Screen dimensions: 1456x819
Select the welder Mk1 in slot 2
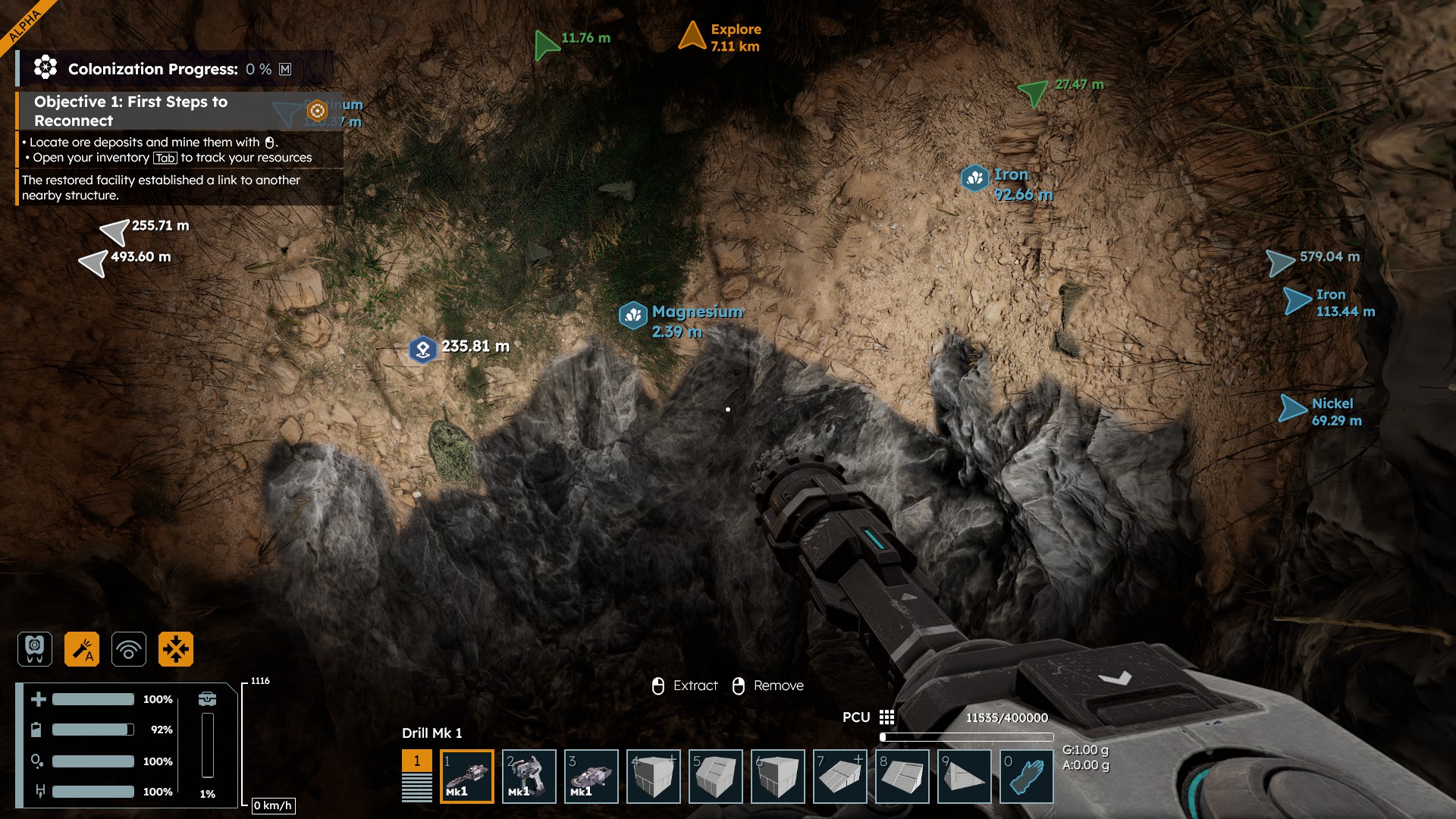[x=529, y=776]
